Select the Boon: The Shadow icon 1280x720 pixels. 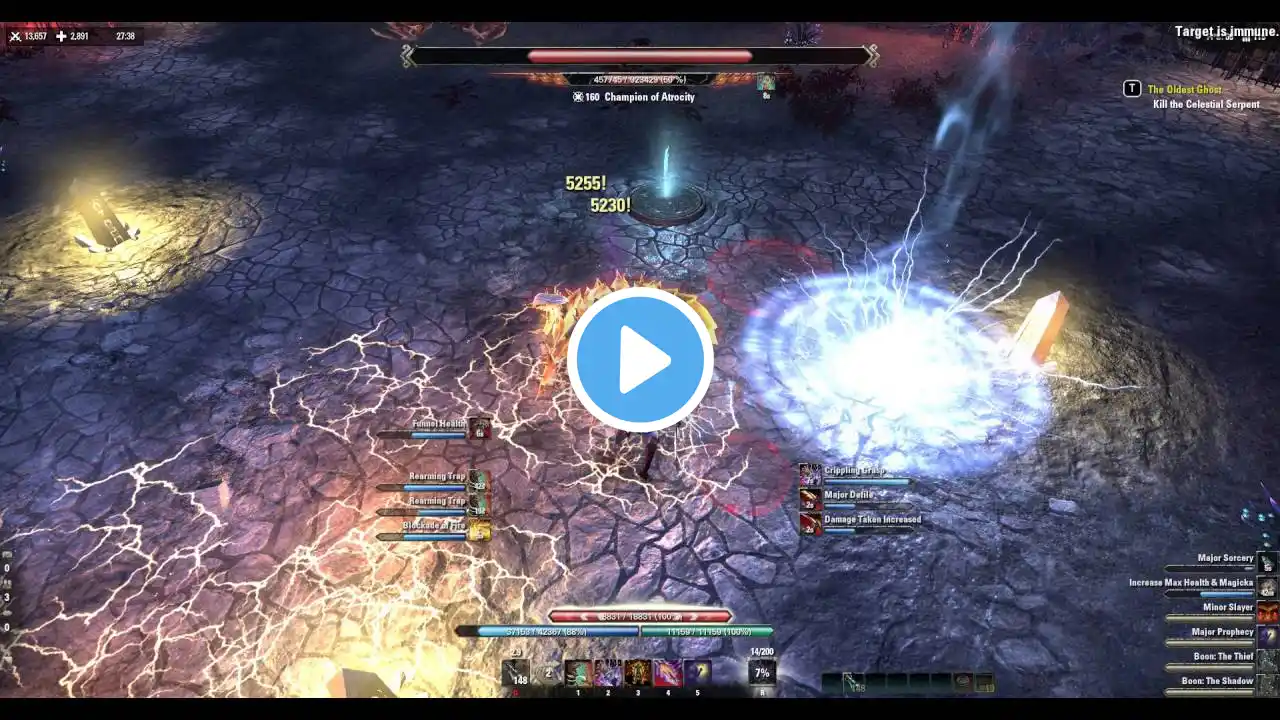pyautogui.click(x=1267, y=685)
